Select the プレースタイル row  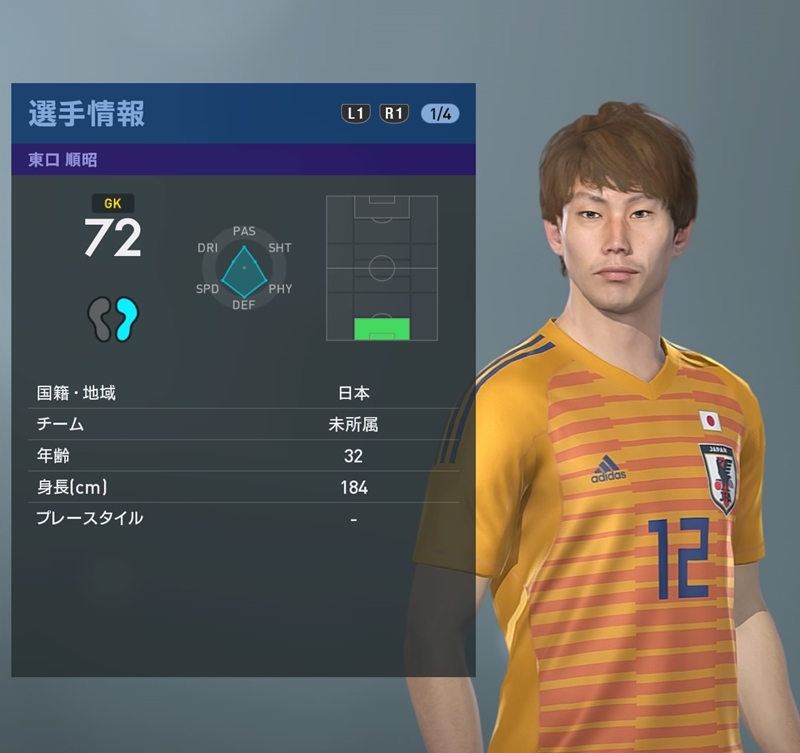pos(242,518)
